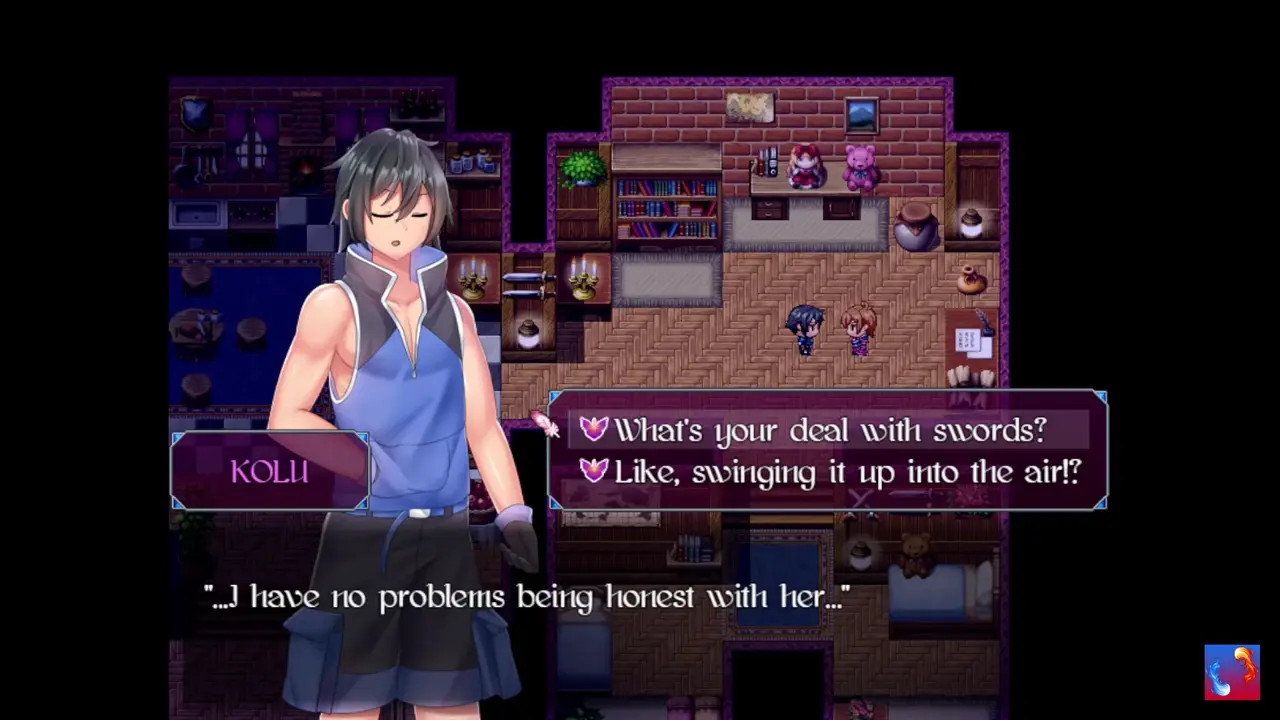The height and width of the screenshot is (720, 1280).
Task: Choose "What's your deal with swords?" reply
Action: coord(829,430)
